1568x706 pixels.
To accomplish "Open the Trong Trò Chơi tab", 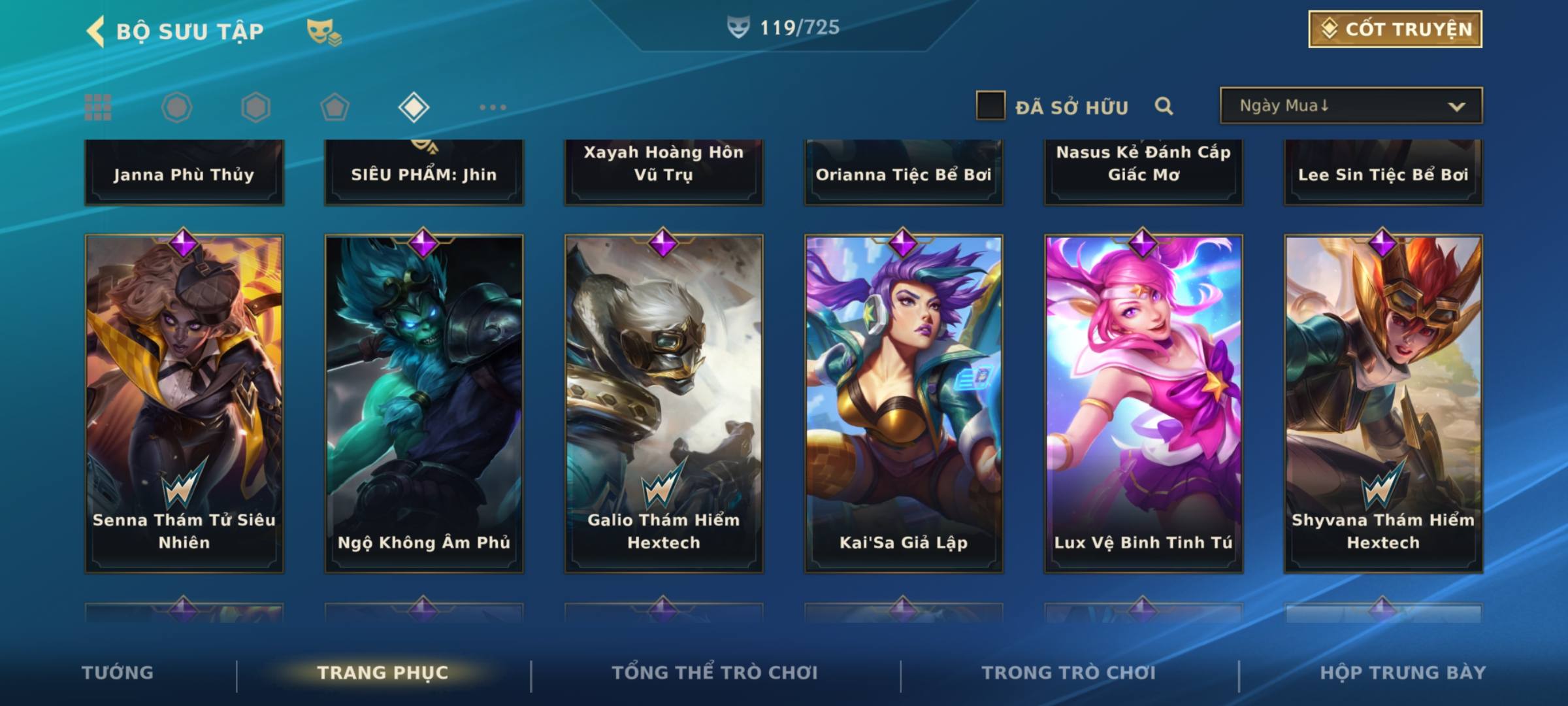I will [1069, 673].
